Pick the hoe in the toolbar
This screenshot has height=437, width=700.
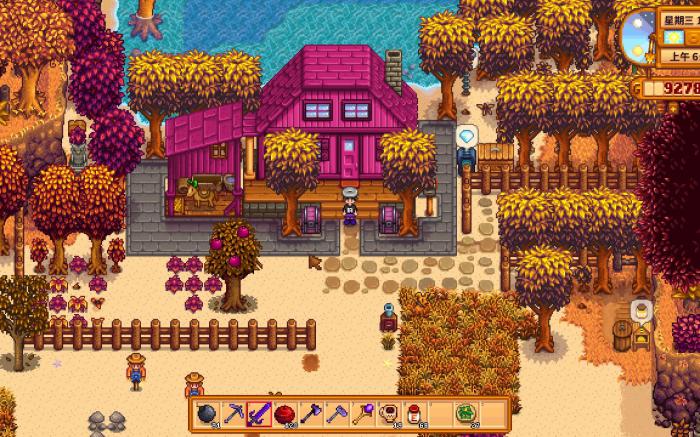click(336, 412)
